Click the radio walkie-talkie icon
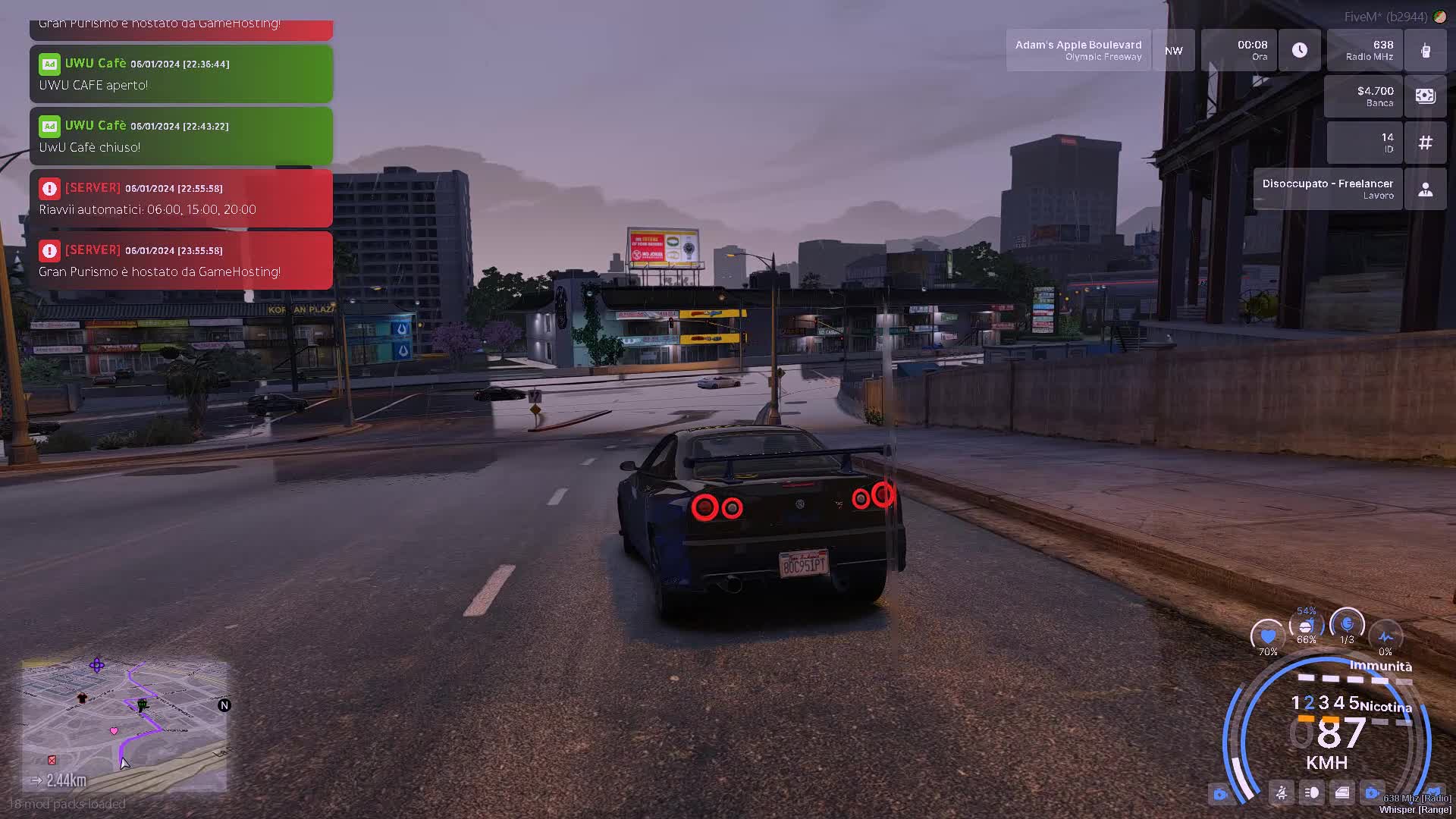Screen dimensions: 1456x819 pos(1425,51)
